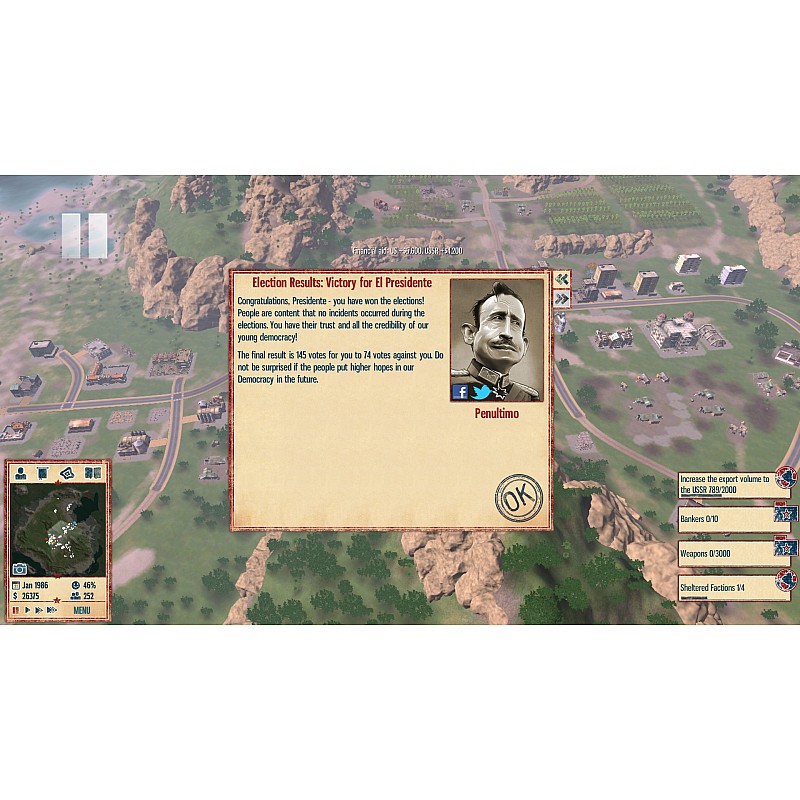This screenshot has height=800, width=800.
Task: Take a screenshot with the camera icon
Action: pos(19,570)
